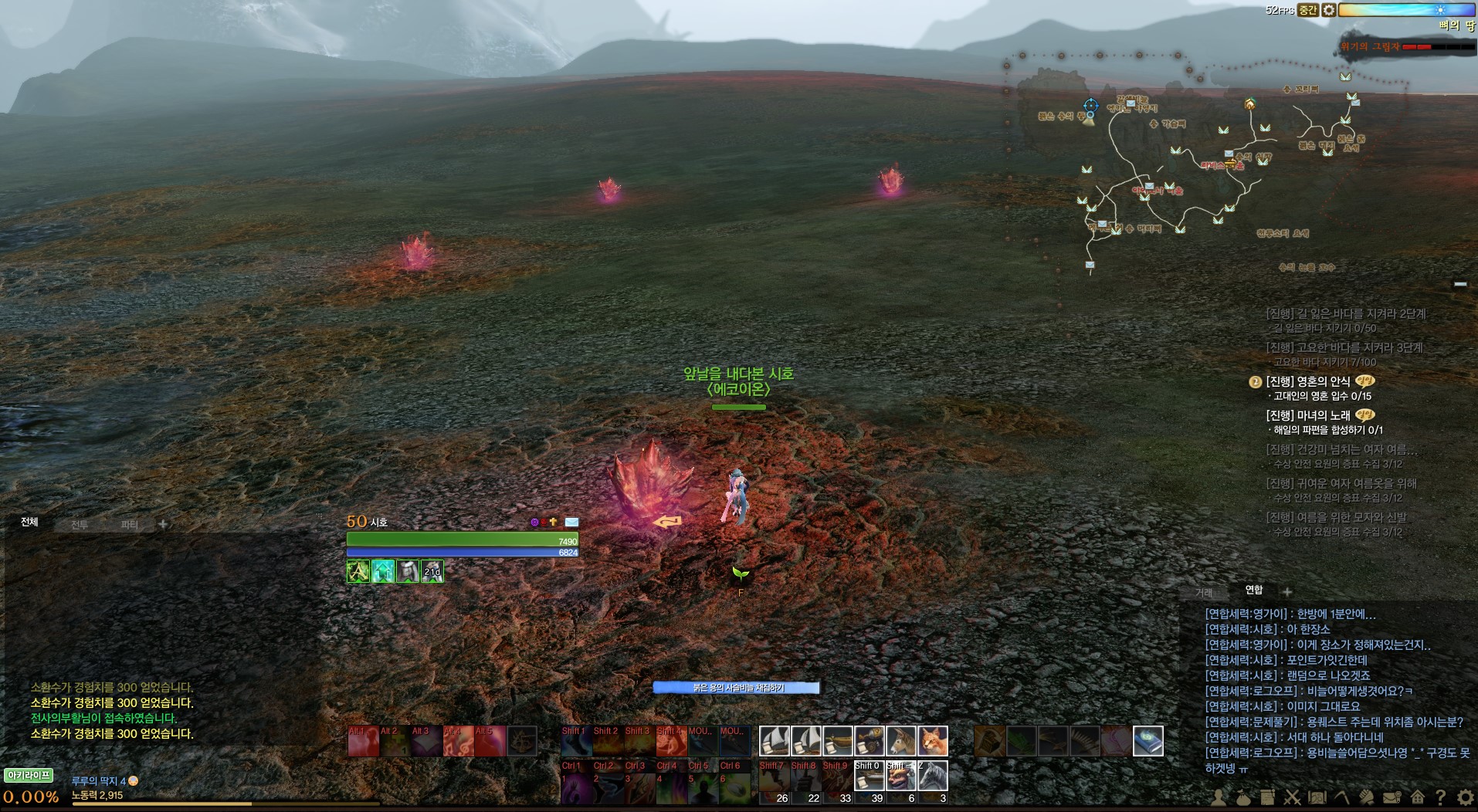Image resolution: width=1478 pixels, height=812 pixels.
Task: Open the crossed swords menu icon
Action: 1292,797
